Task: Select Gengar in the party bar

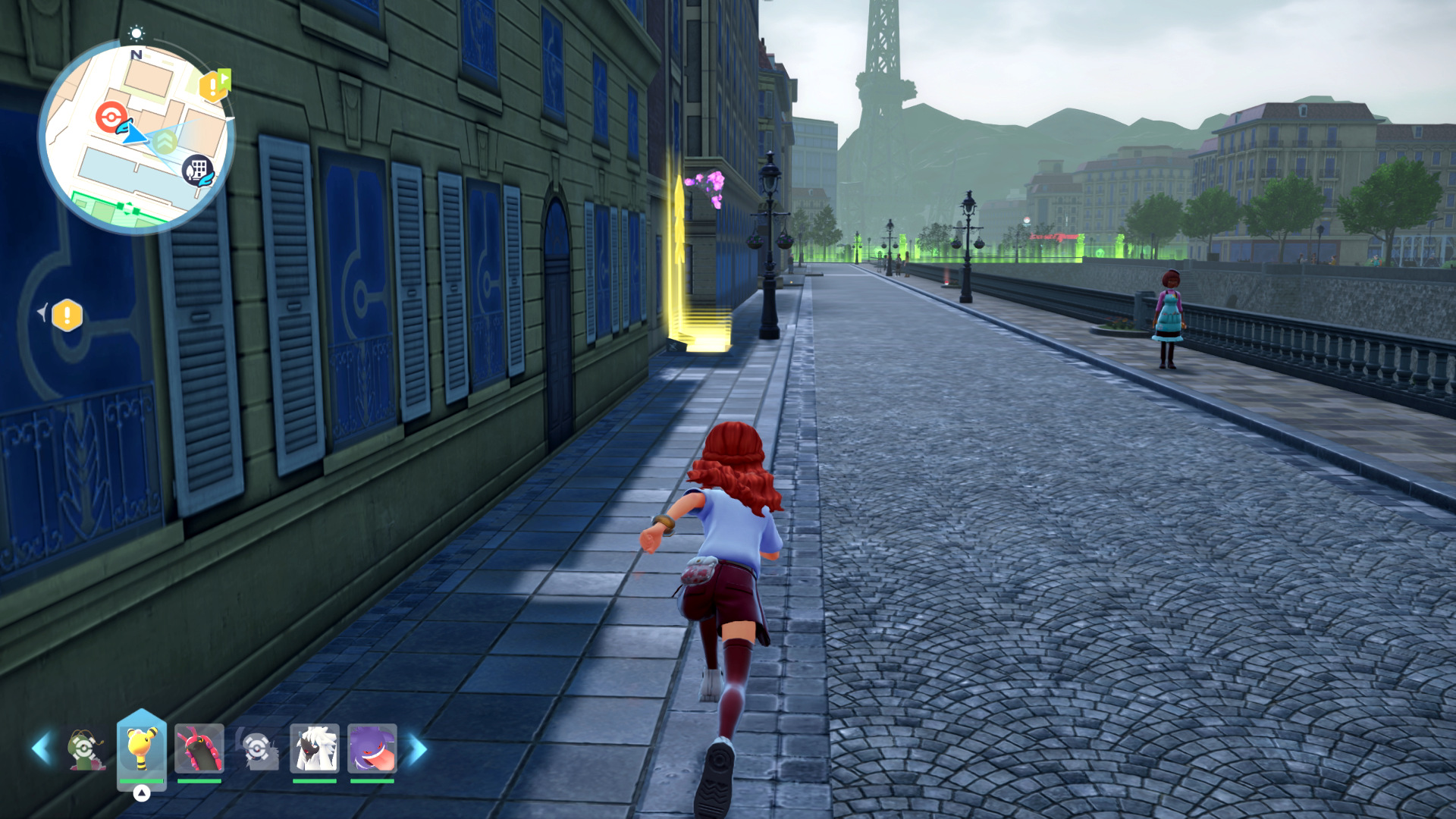Action: [x=372, y=748]
